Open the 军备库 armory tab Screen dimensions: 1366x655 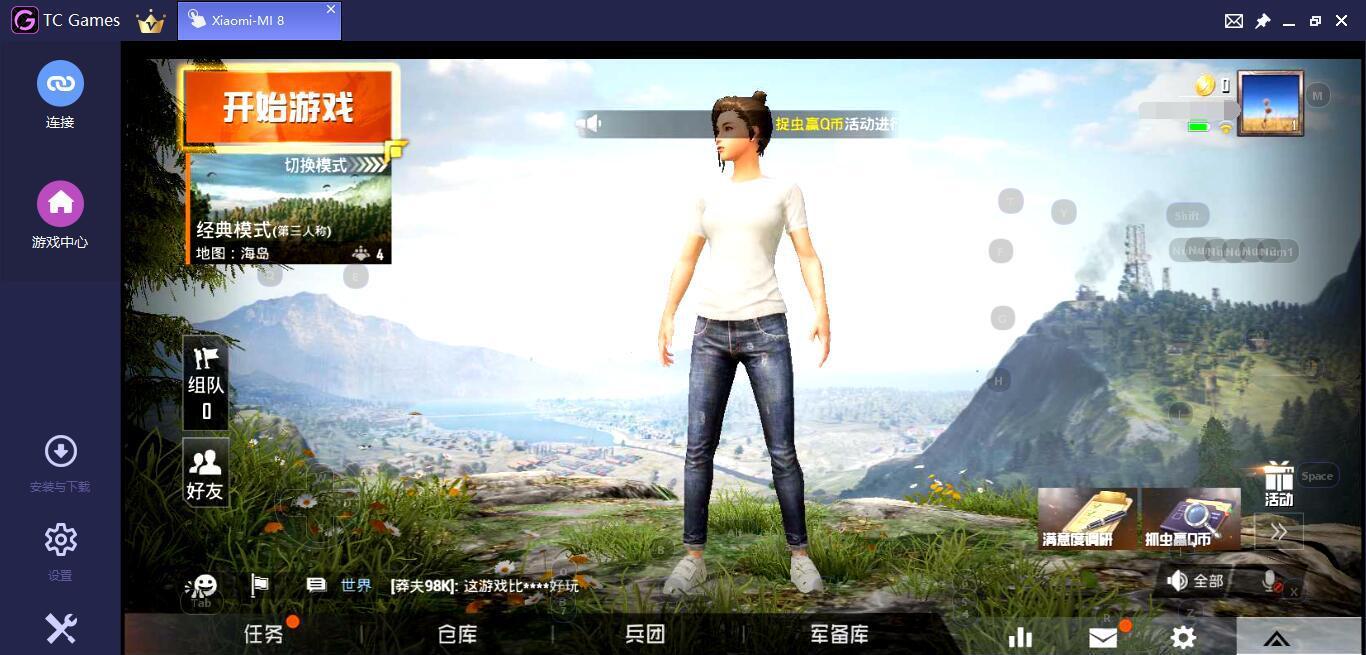pyautogui.click(x=839, y=634)
